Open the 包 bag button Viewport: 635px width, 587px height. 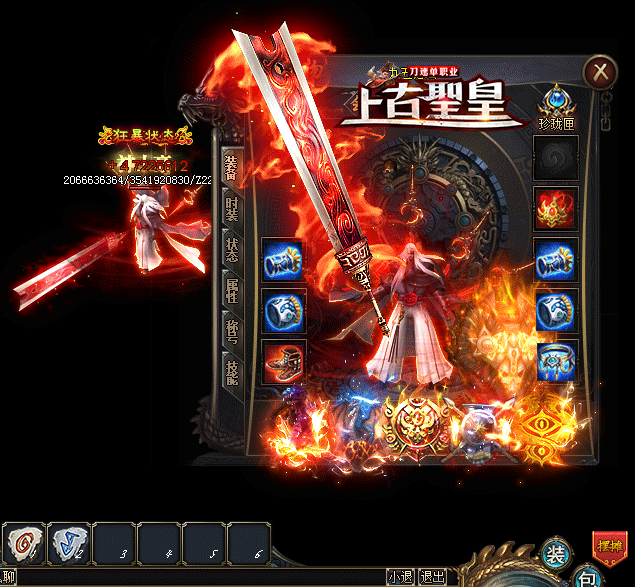[590, 578]
